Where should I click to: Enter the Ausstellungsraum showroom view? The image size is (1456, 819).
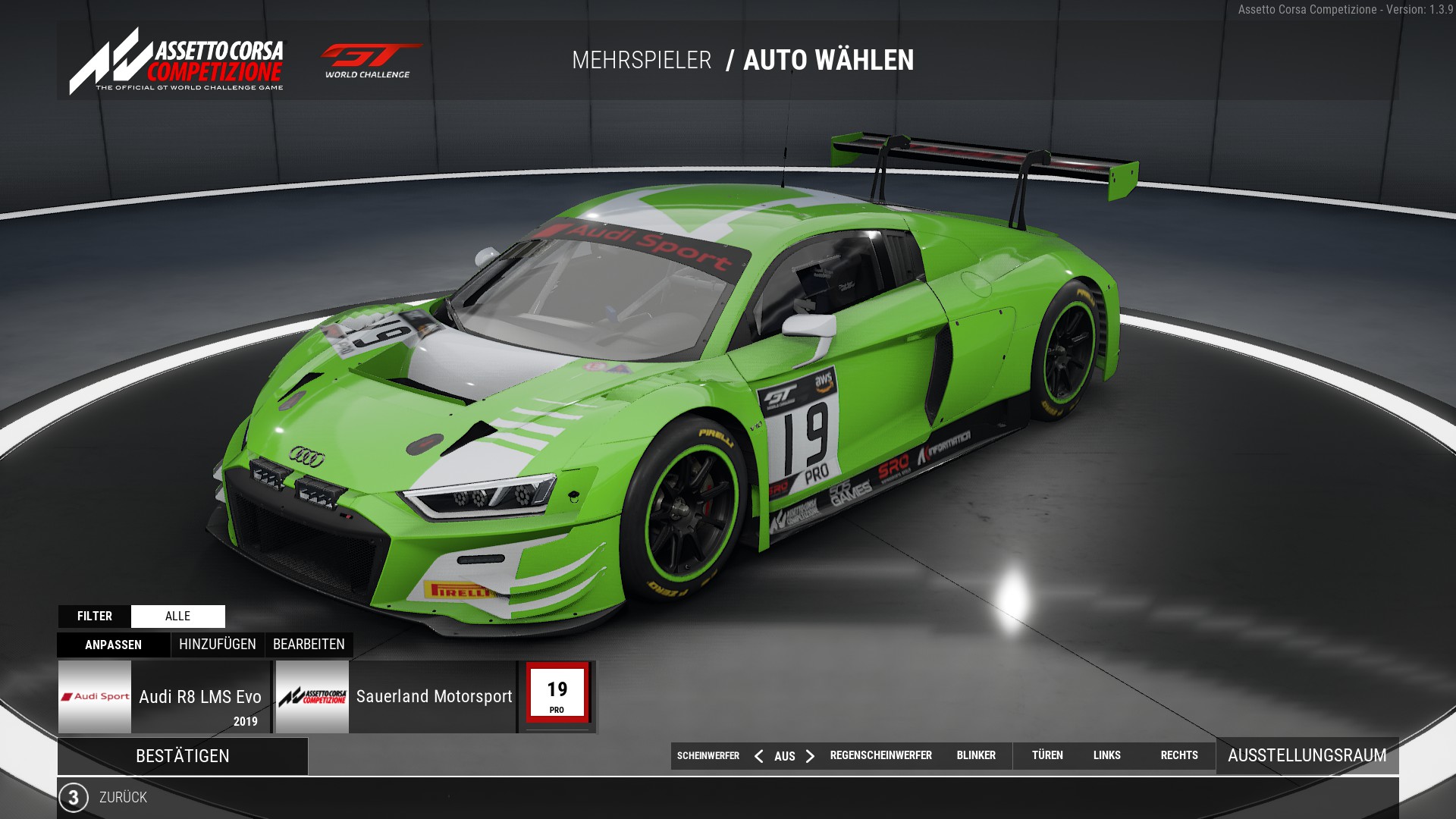(1307, 755)
